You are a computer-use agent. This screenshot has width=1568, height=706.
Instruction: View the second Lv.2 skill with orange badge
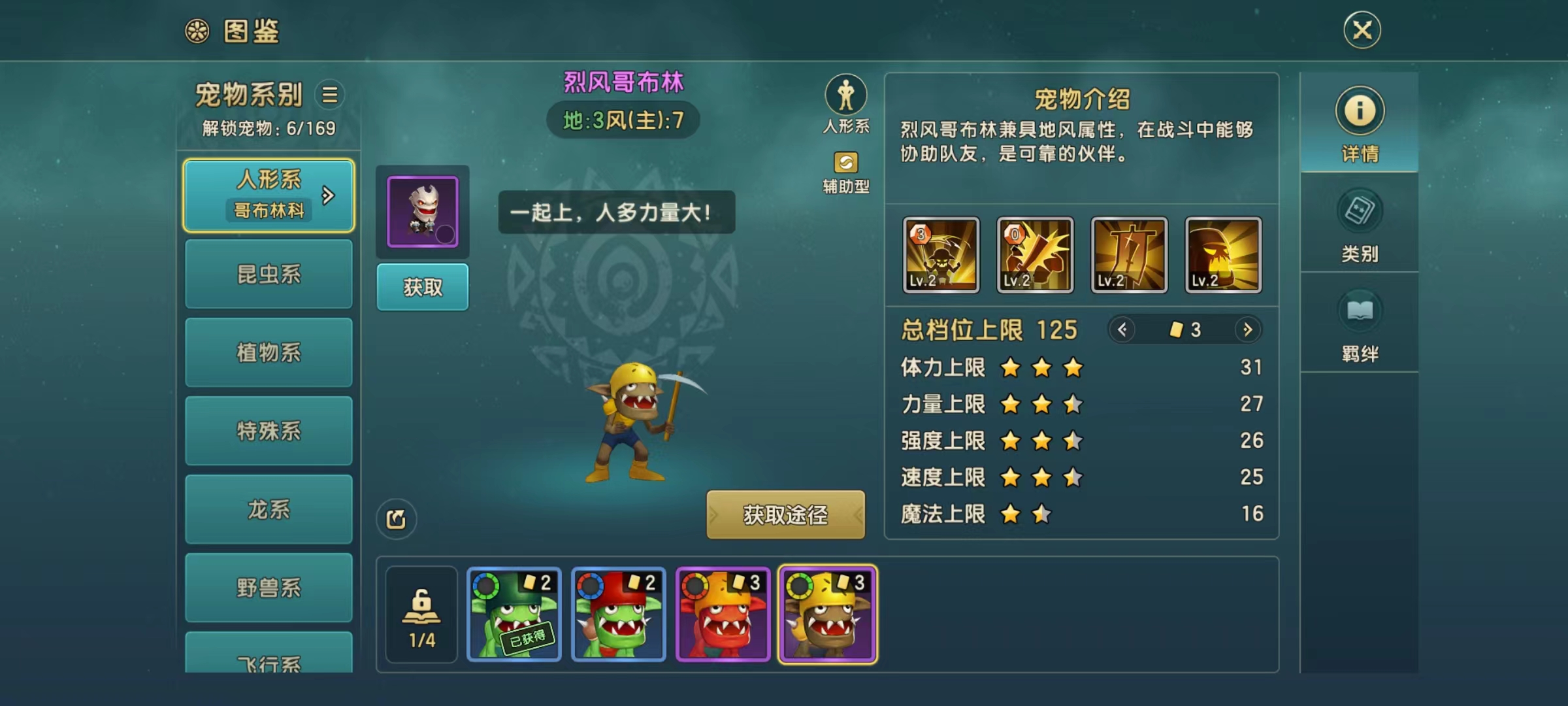click(1036, 255)
